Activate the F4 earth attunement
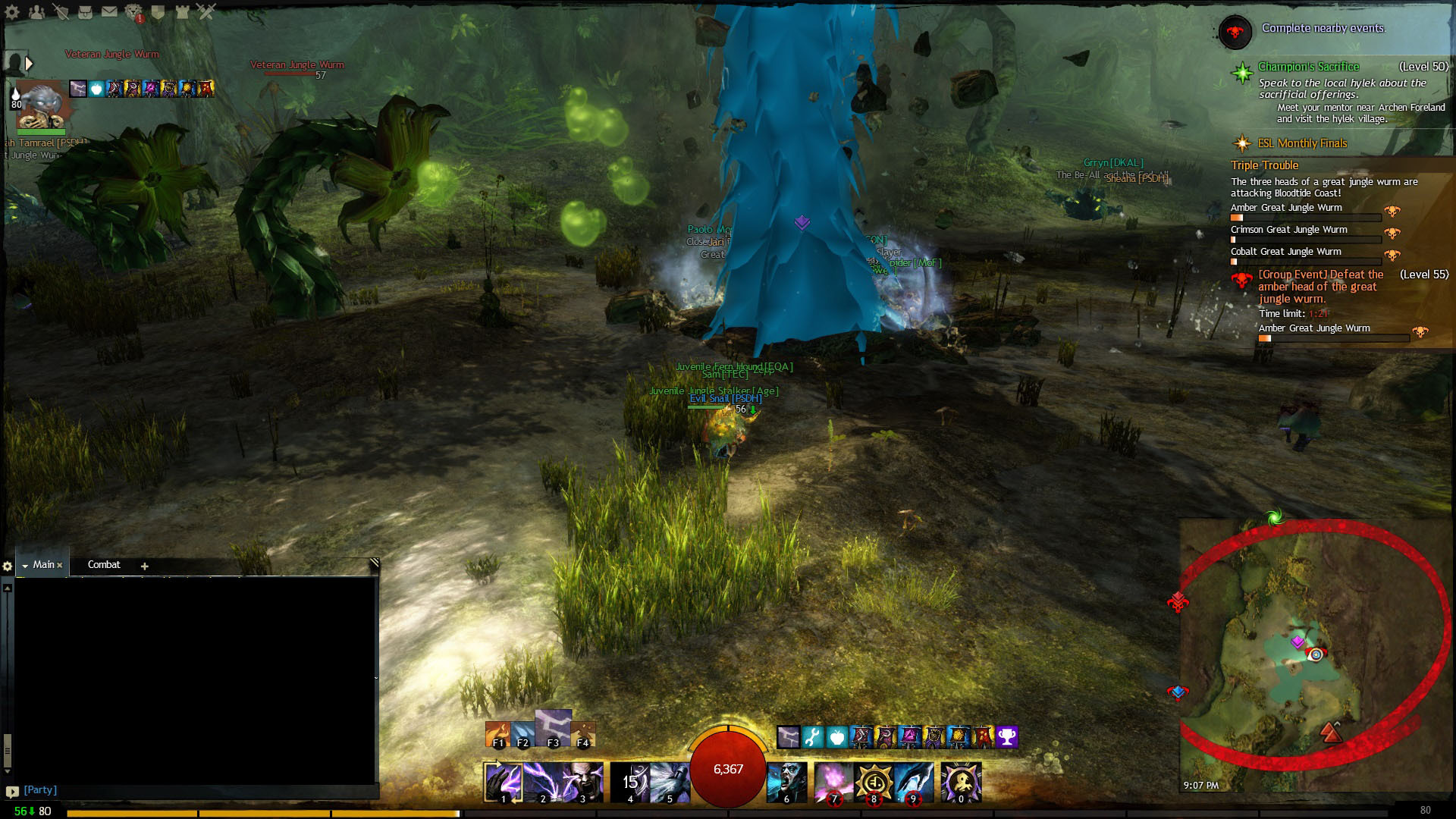1456x819 pixels. 582,735
